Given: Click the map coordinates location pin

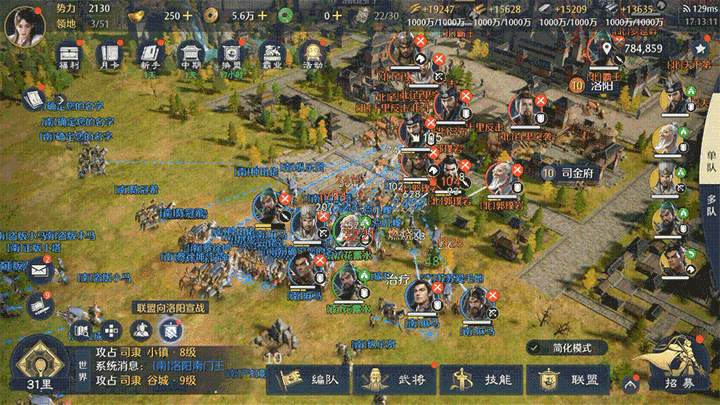Looking at the screenshot, I should 606,46.
